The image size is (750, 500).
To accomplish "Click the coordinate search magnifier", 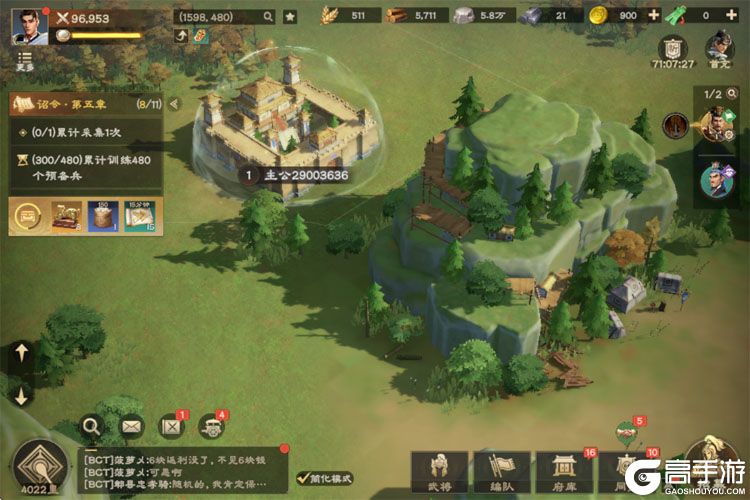I will click(268, 16).
